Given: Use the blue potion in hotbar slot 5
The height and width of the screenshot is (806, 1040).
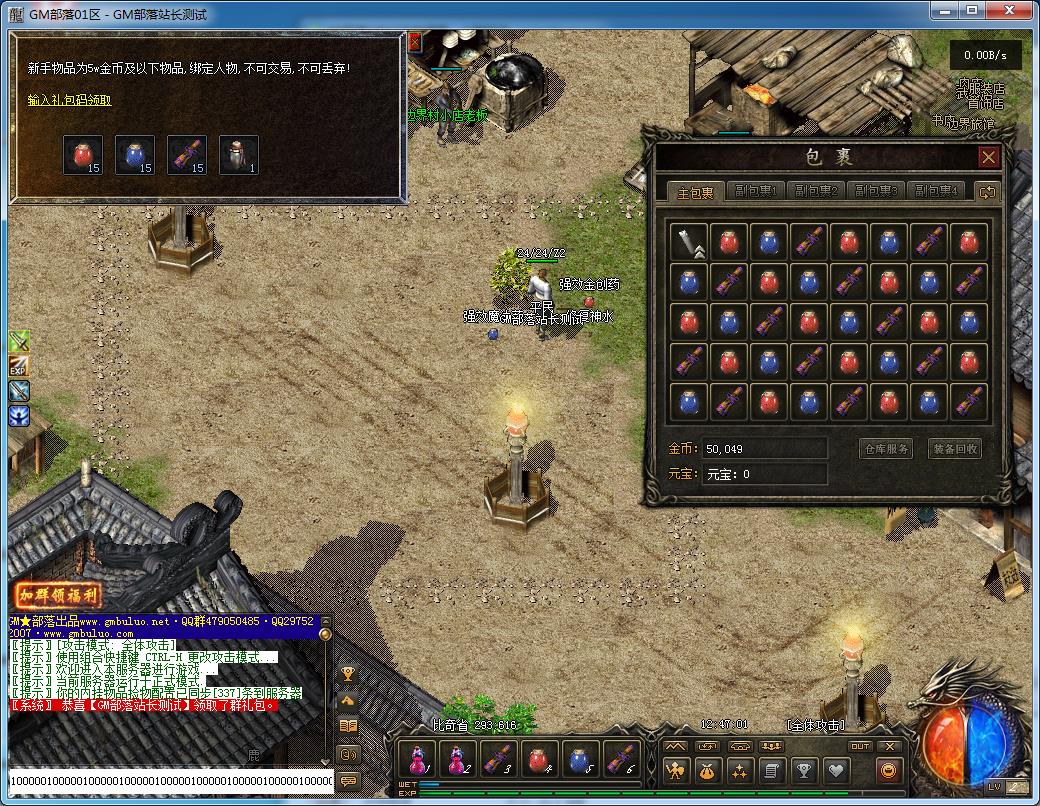Looking at the screenshot, I should coord(581,760).
